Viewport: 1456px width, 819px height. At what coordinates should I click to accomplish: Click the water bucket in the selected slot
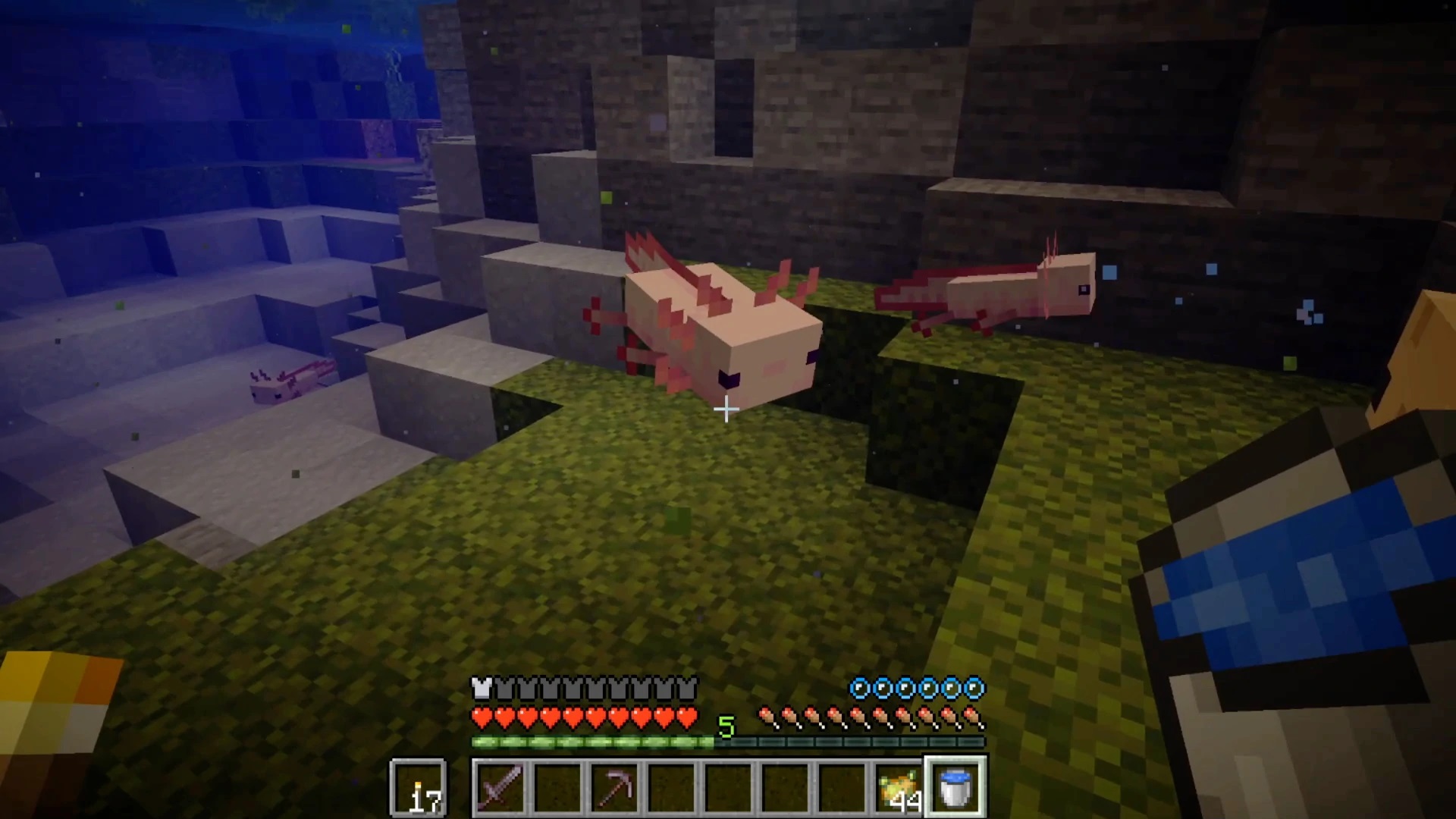pyautogui.click(x=955, y=787)
